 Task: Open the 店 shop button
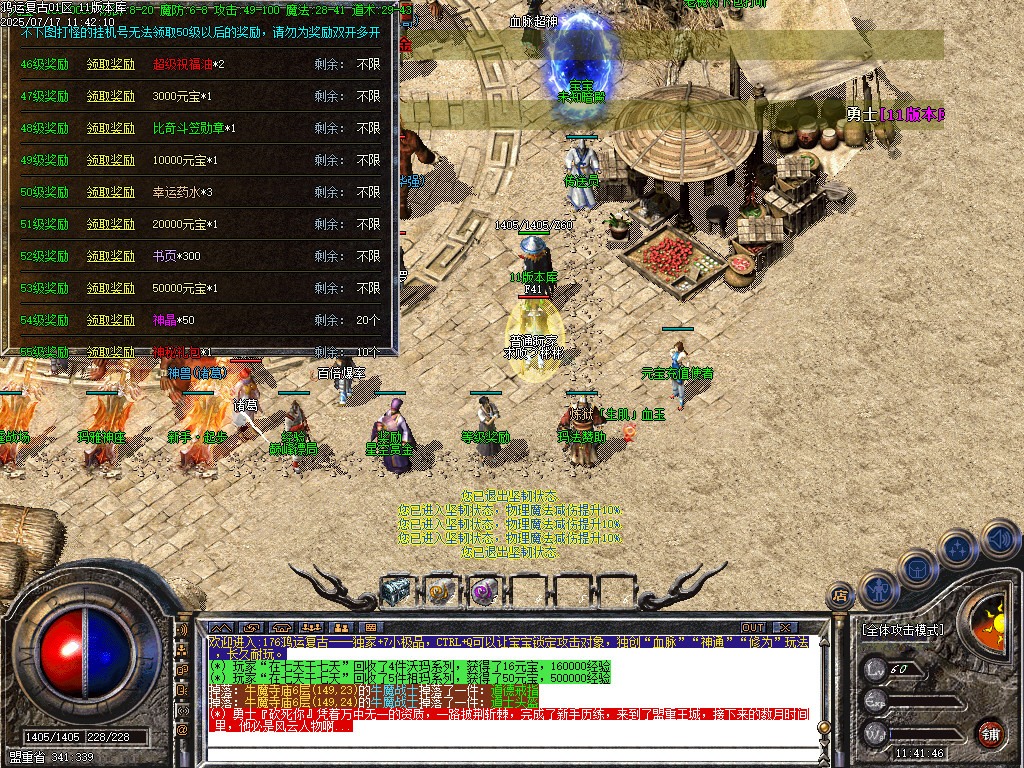[x=839, y=595]
